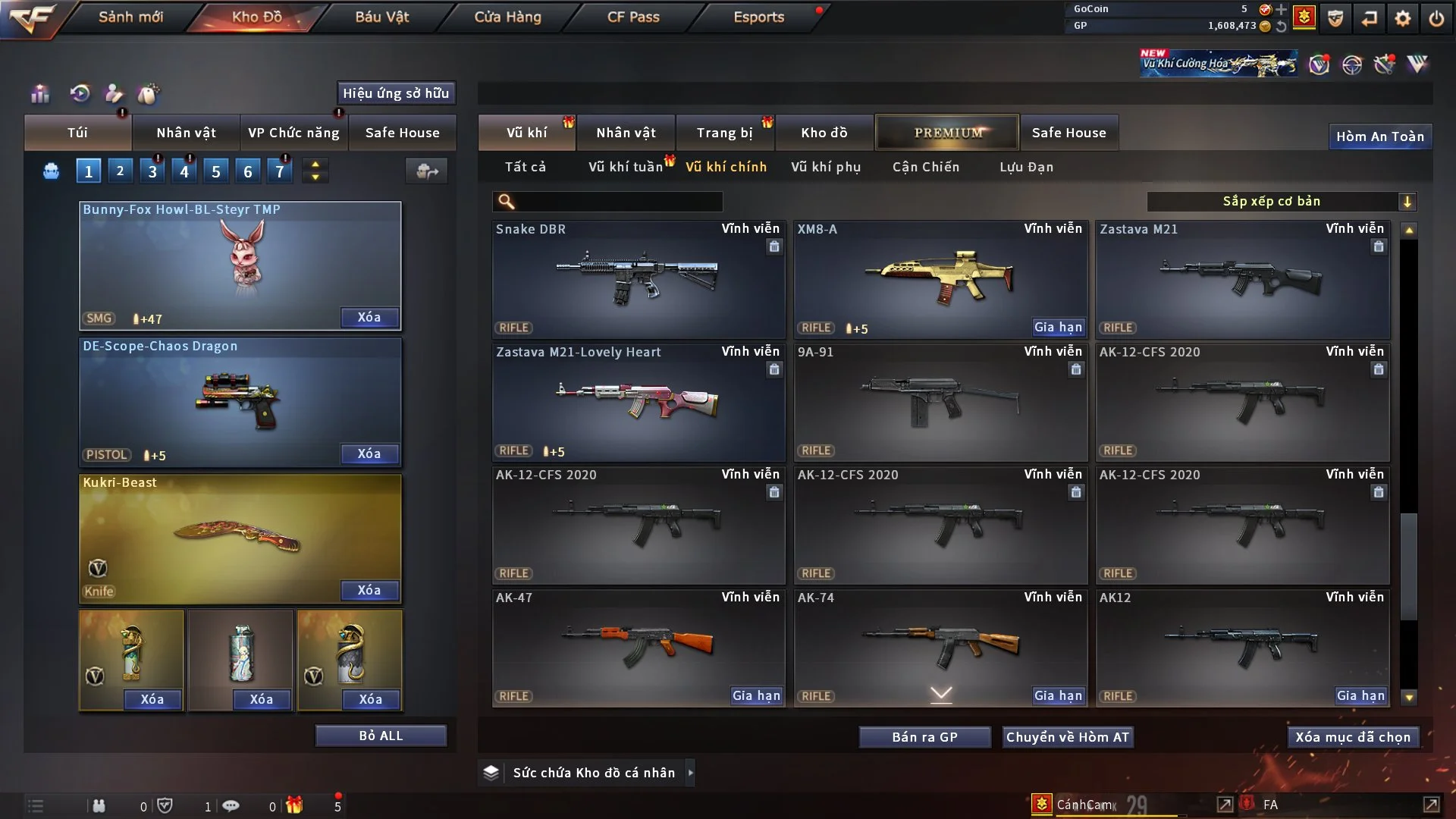Click the Bỏ ALL button
Viewport: 1456px width, 819px height.
(381, 736)
